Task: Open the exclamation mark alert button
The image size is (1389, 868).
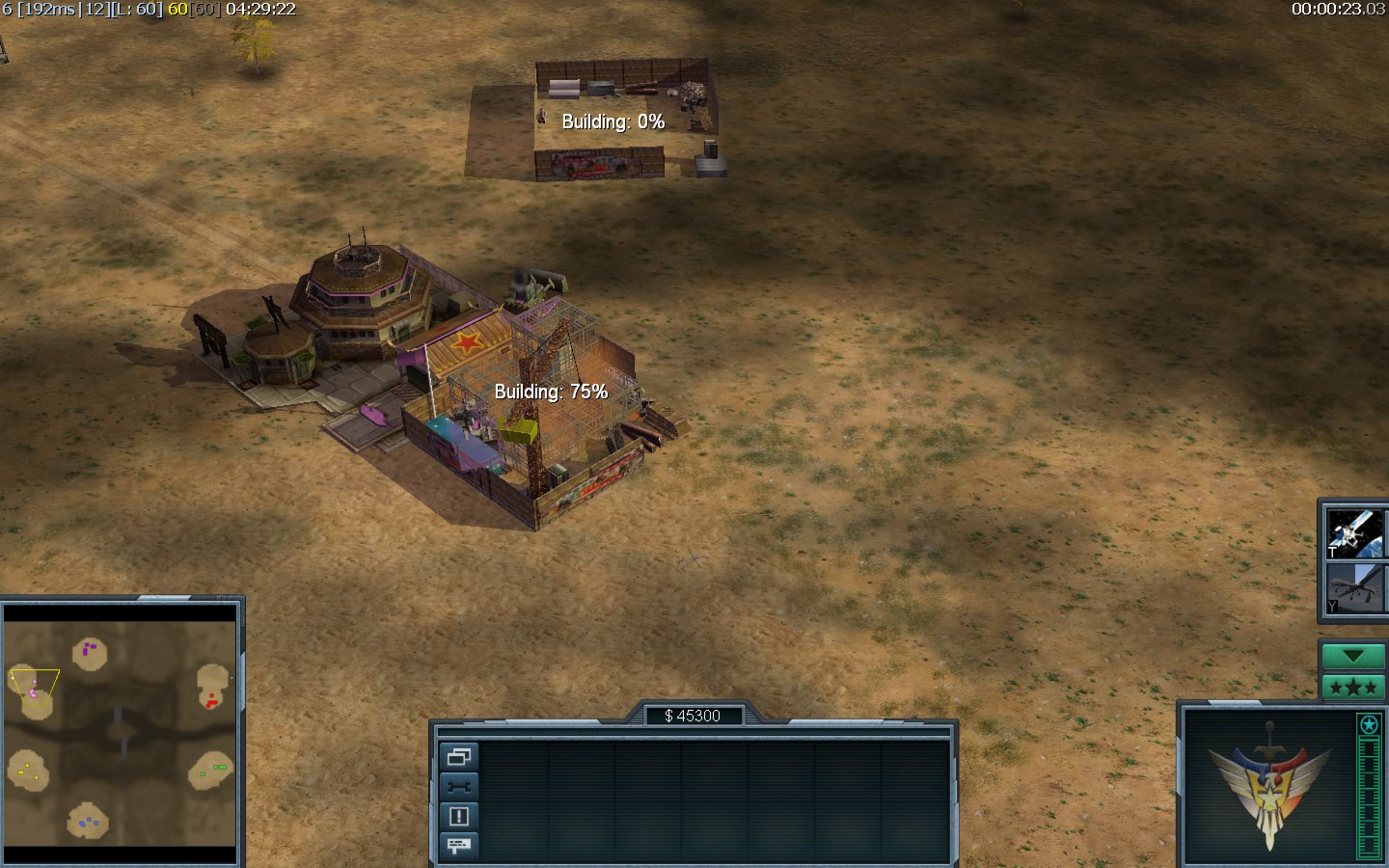Action: click(x=458, y=817)
